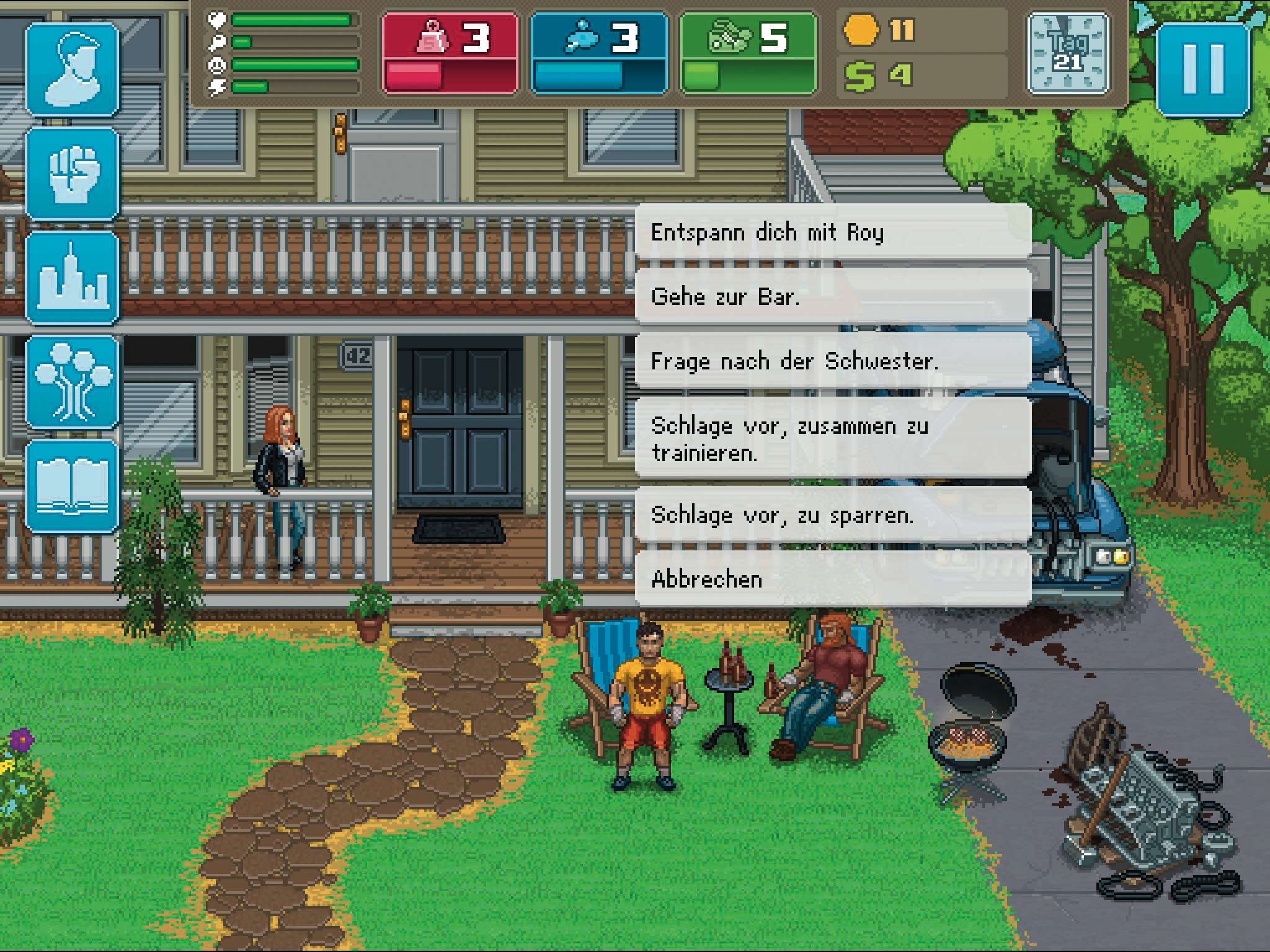The image size is (1270, 952).
Task: Select the blue agility stat panel
Action: pyautogui.click(x=599, y=54)
